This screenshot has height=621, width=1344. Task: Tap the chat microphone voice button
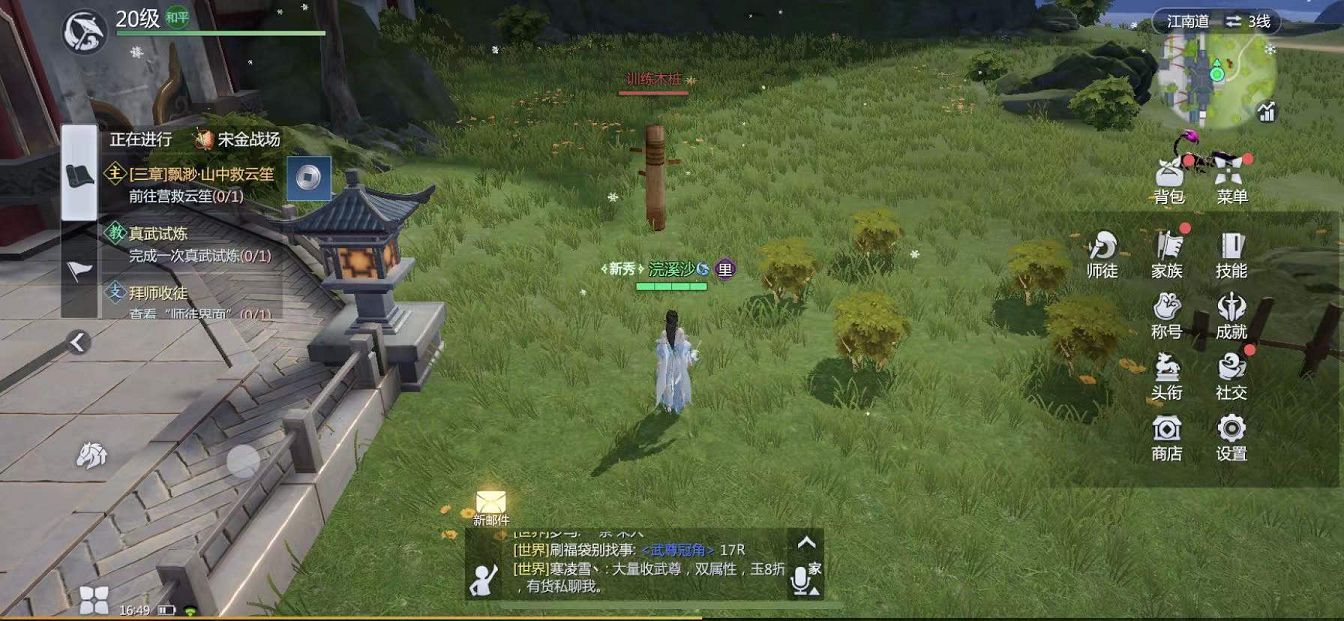click(800, 579)
